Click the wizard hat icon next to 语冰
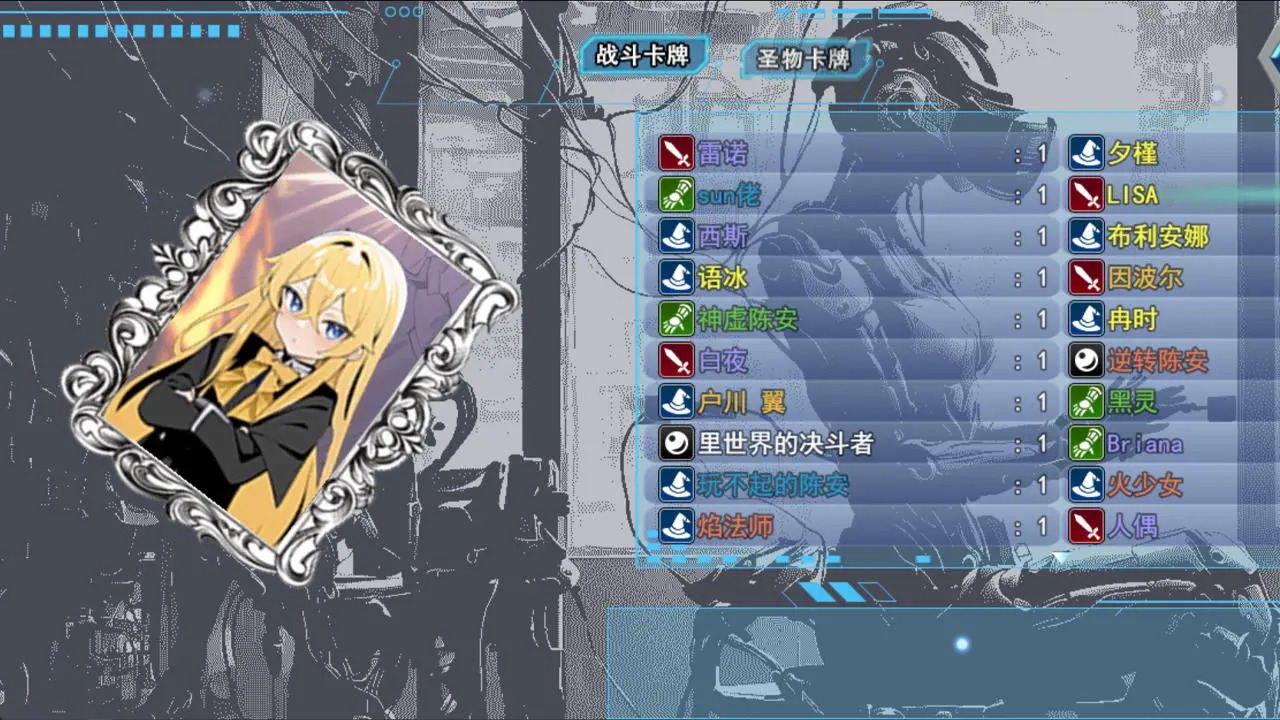Screen dimensions: 1280x720 pyautogui.click(x=675, y=278)
